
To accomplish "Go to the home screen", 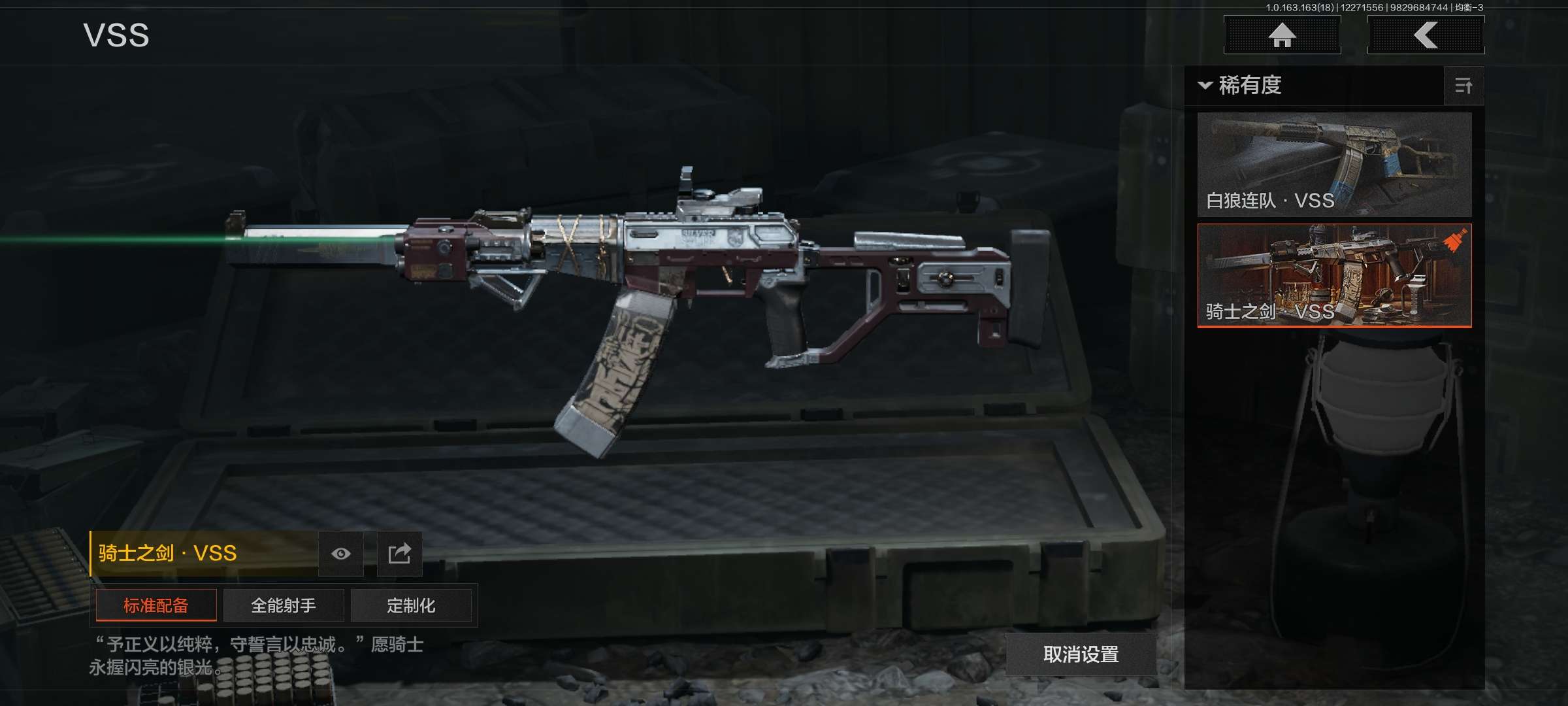I will click(1282, 35).
